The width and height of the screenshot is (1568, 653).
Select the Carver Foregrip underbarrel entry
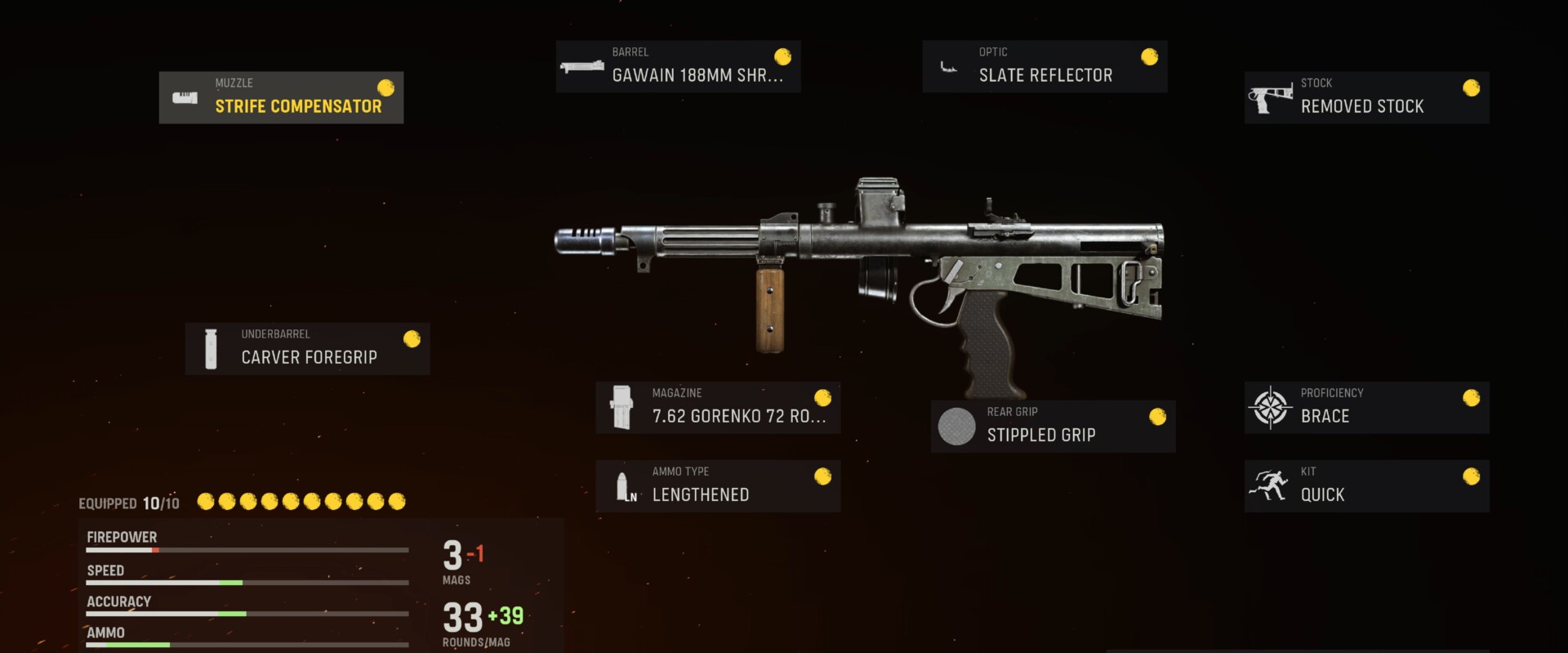click(309, 348)
